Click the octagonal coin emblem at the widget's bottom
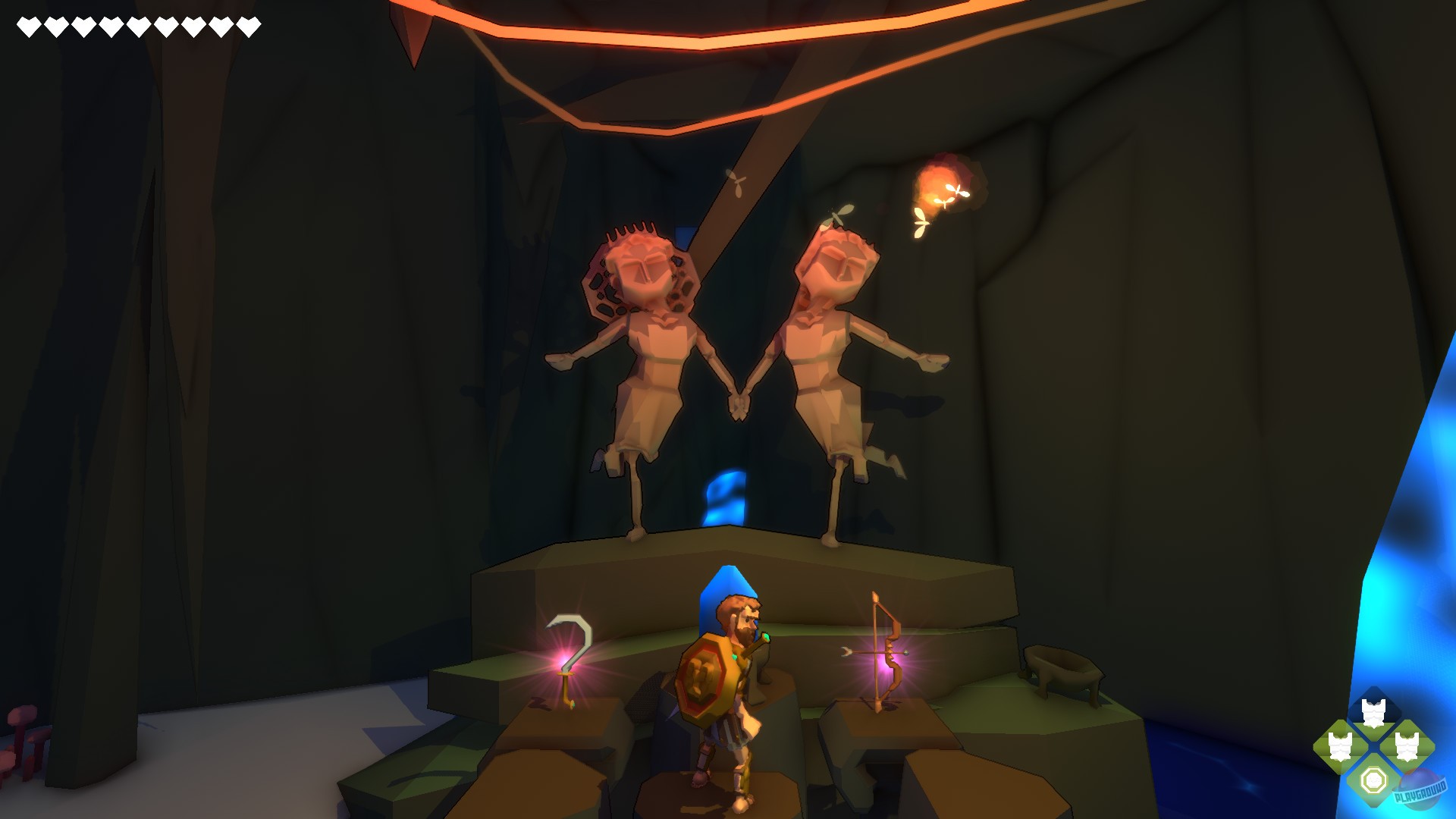The width and height of the screenshot is (1456, 819). (1373, 780)
